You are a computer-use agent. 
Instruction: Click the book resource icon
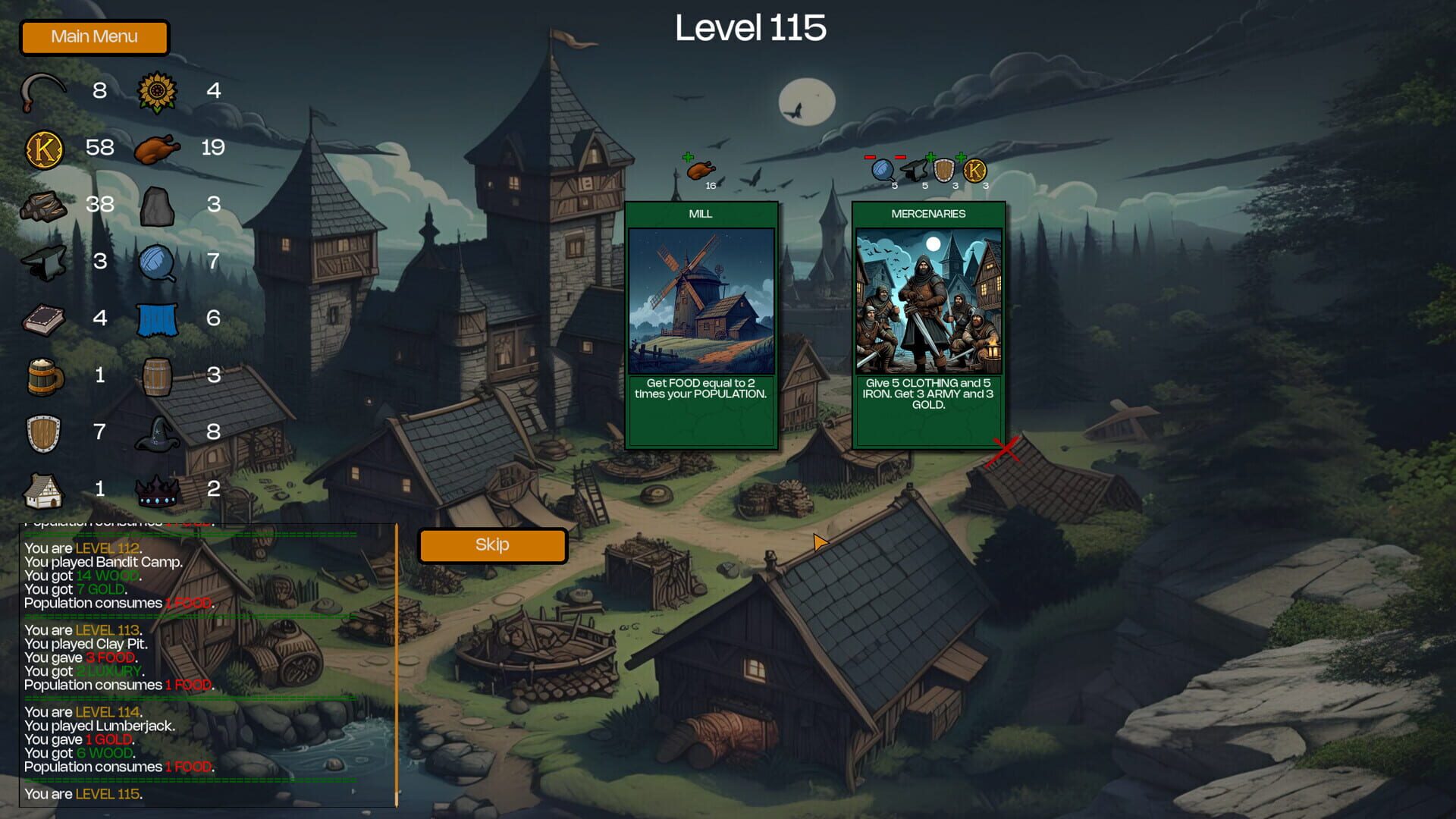43,318
